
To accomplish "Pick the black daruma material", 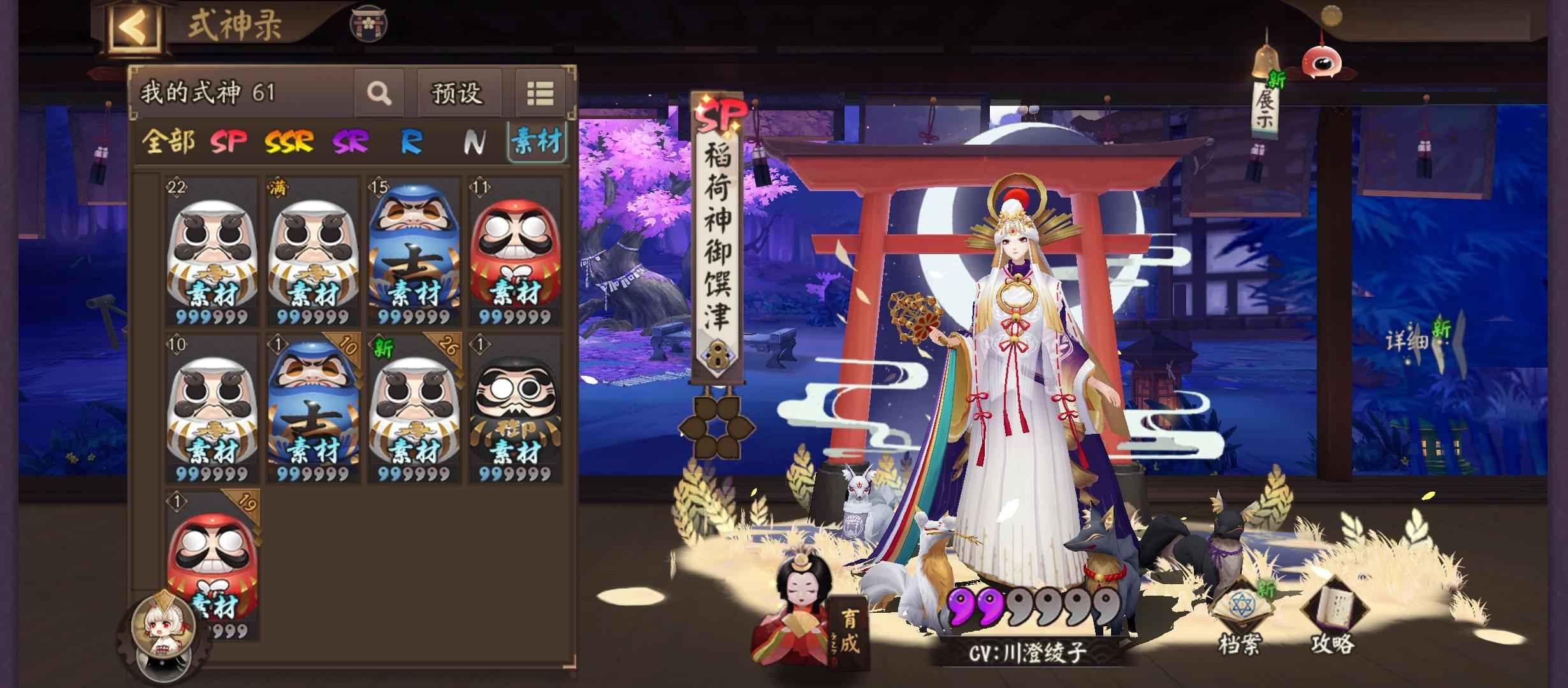I will click(x=515, y=409).
